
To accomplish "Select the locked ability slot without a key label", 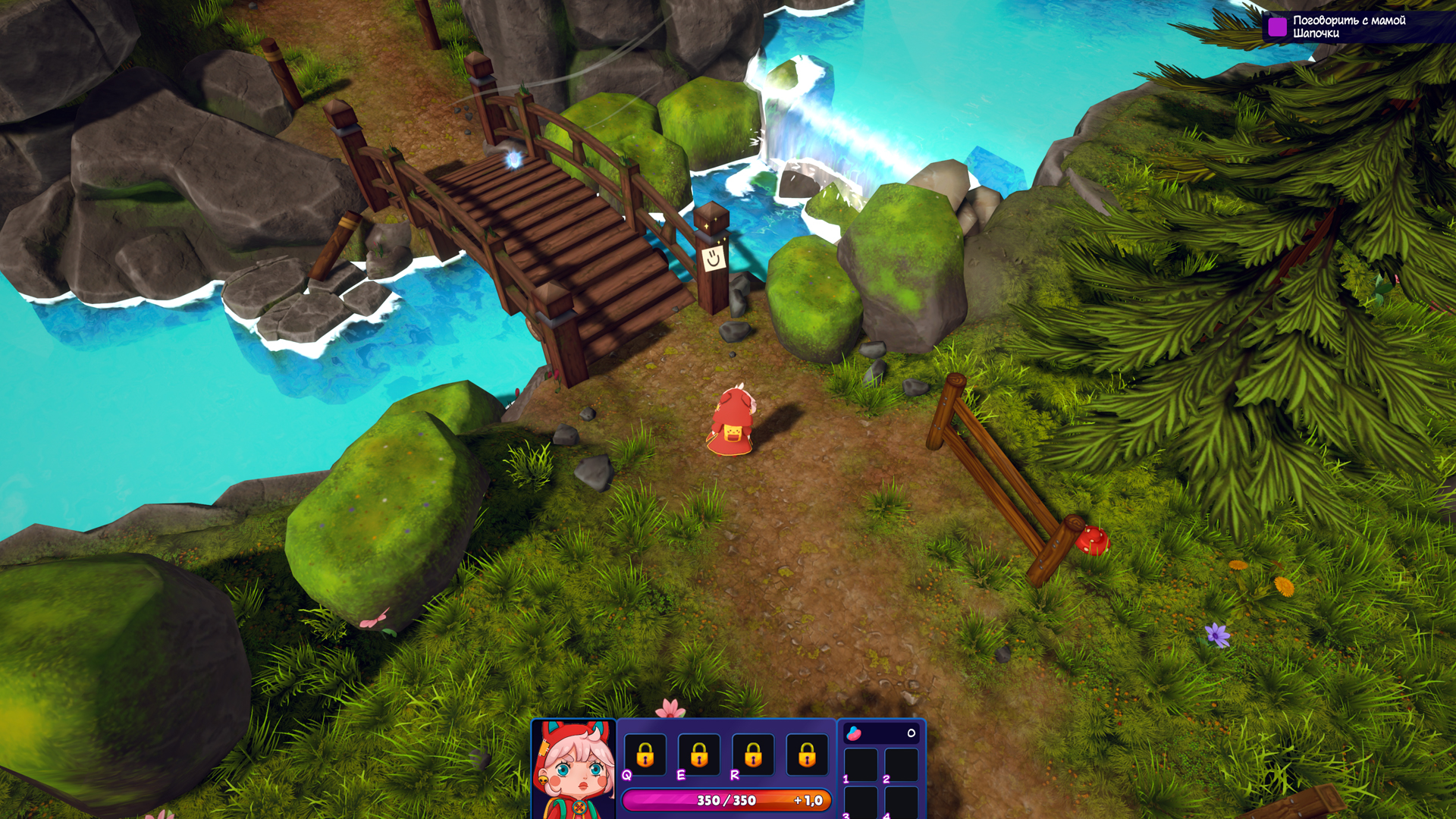I will [807, 755].
